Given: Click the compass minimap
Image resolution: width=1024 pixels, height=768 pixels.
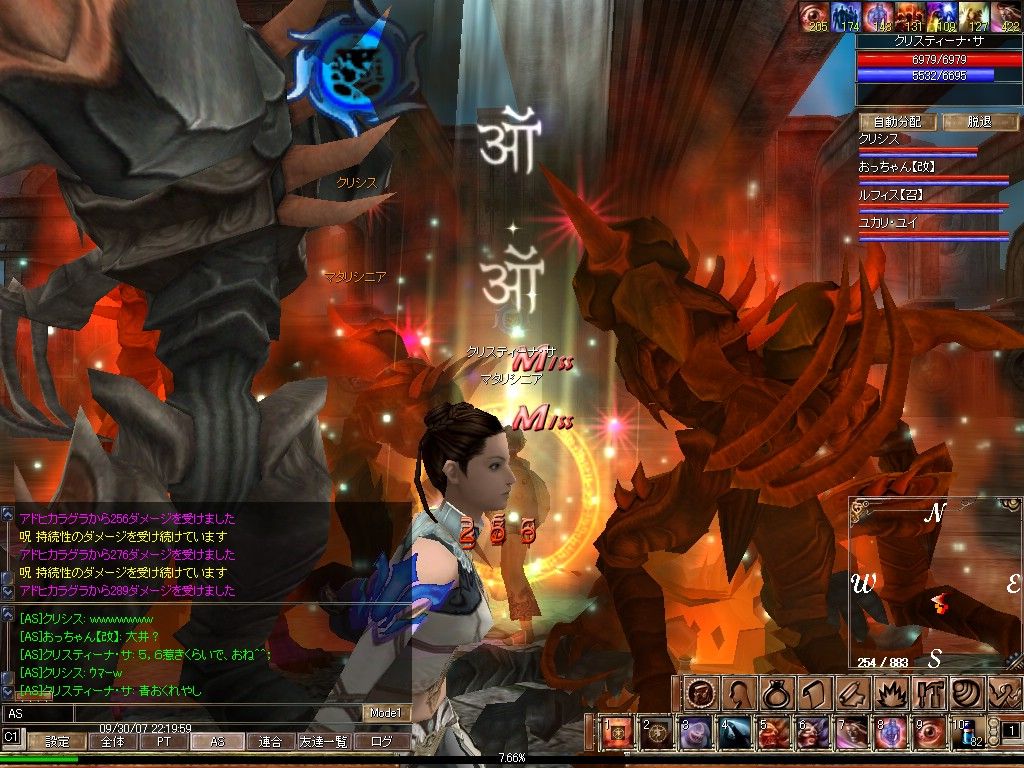Looking at the screenshot, I should pyautogui.click(x=933, y=585).
